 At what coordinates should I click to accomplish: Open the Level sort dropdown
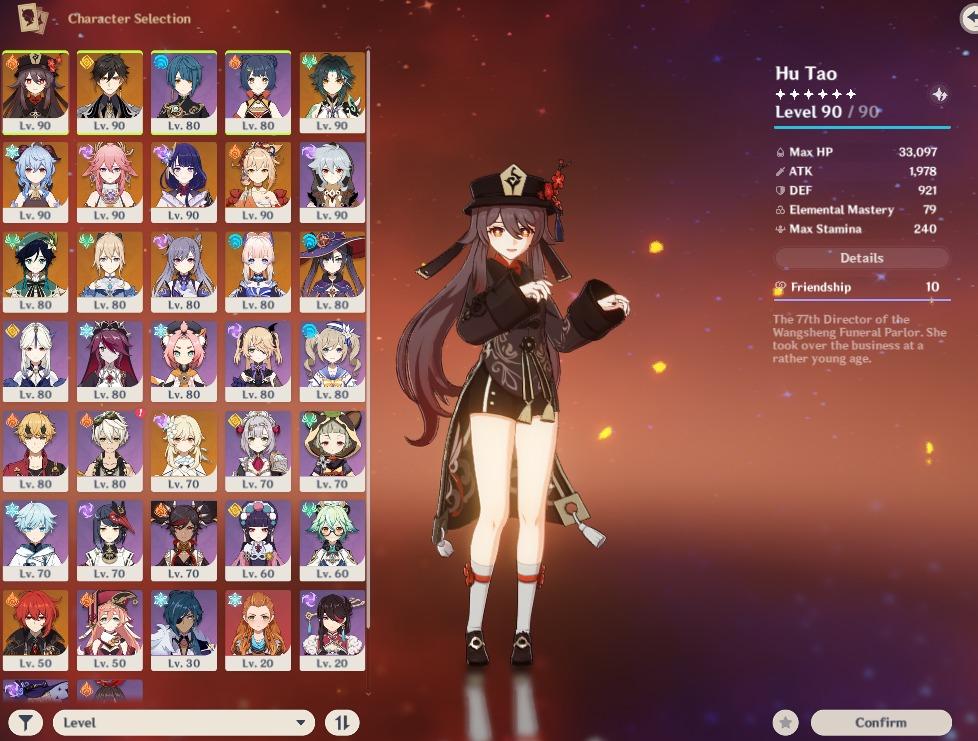(x=184, y=722)
